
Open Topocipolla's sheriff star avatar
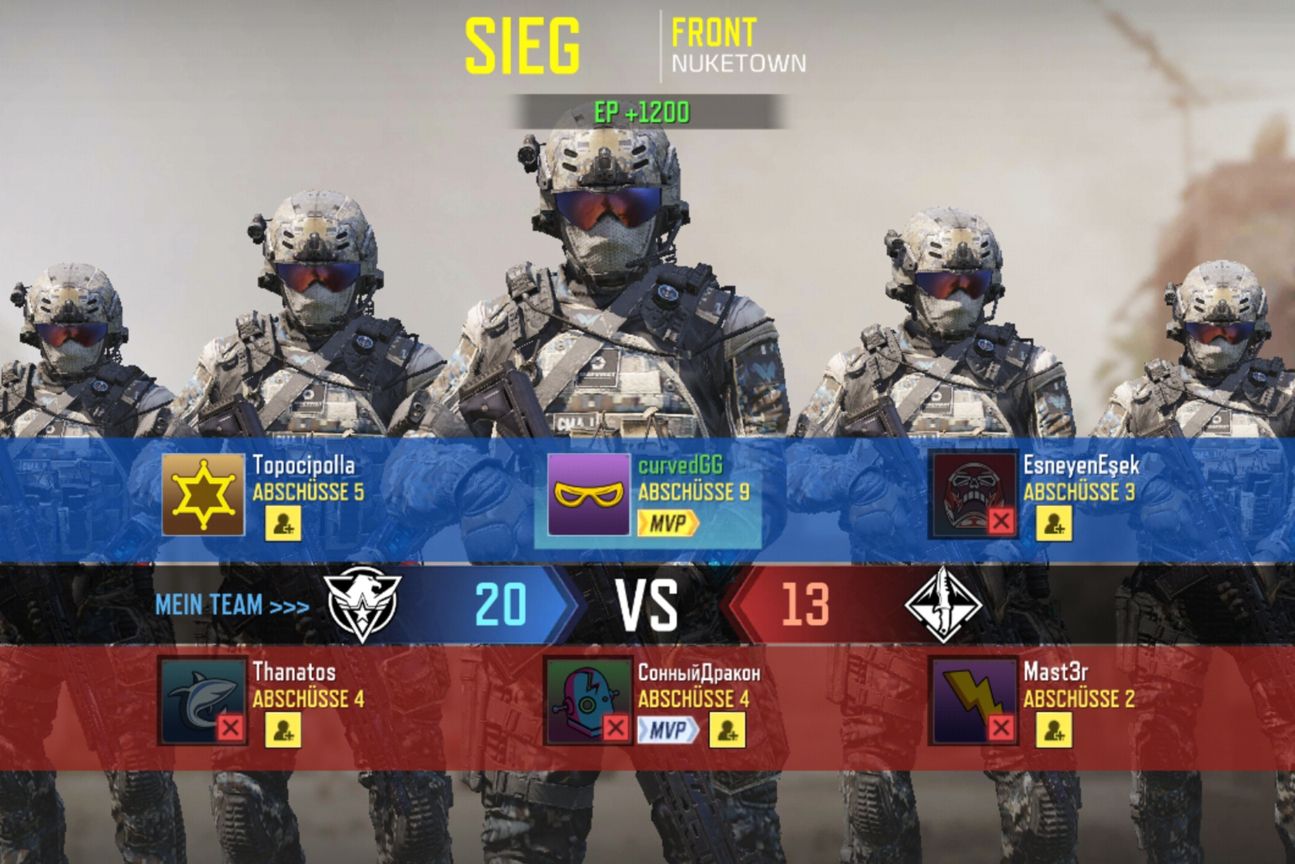tap(203, 494)
